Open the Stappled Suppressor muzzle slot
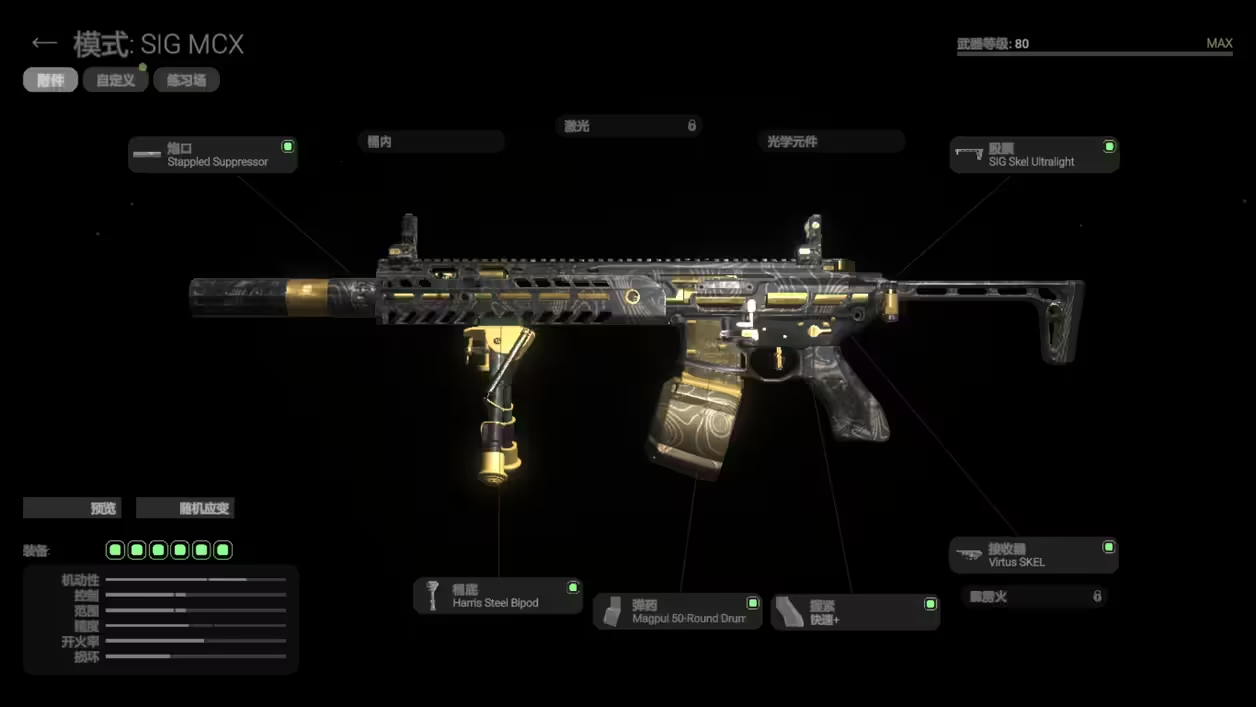 (x=213, y=154)
